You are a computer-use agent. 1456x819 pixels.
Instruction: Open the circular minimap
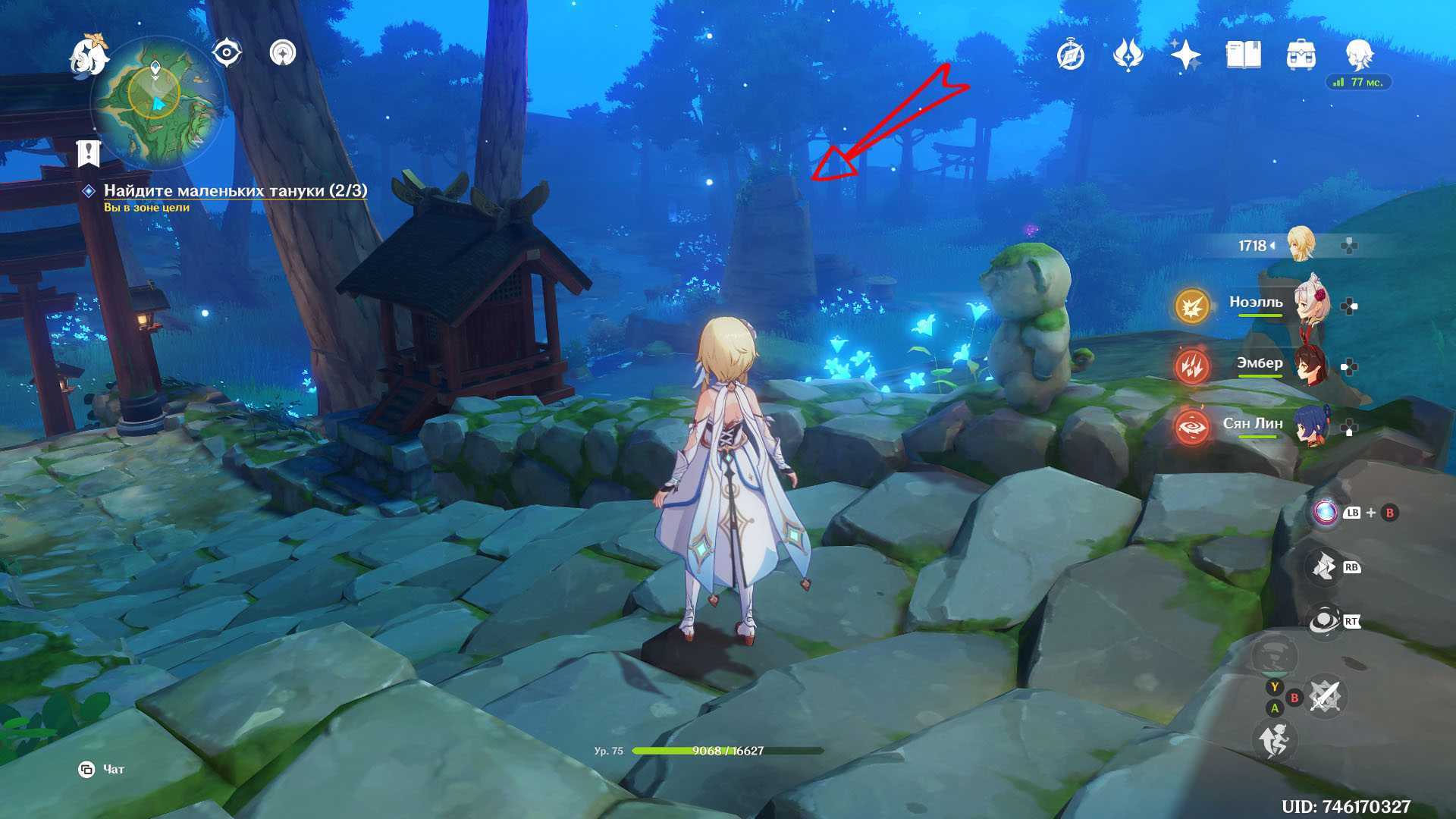point(157,104)
